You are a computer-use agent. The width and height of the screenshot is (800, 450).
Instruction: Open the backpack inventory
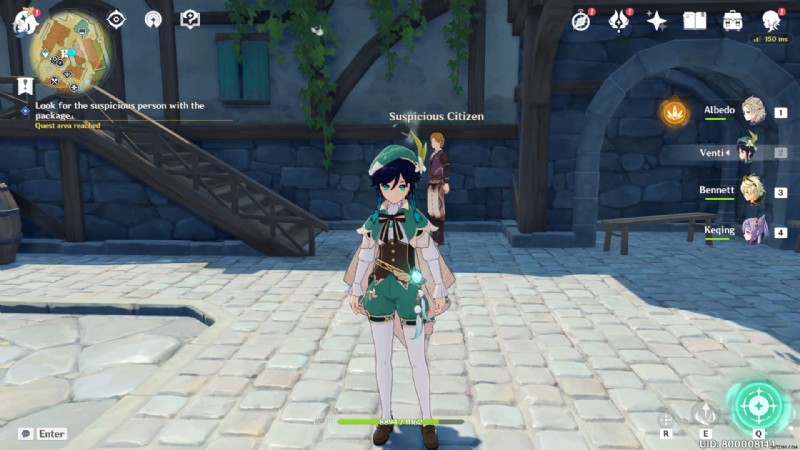[733, 20]
